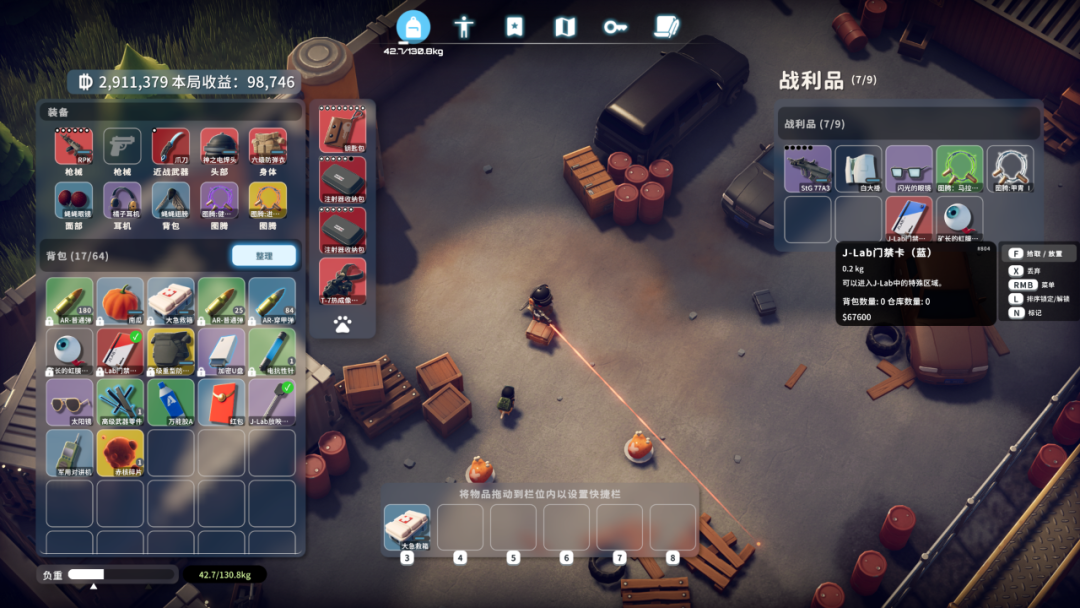Select the pumpkin in the backpack
1080x608 pixels.
(x=121, y=300)
